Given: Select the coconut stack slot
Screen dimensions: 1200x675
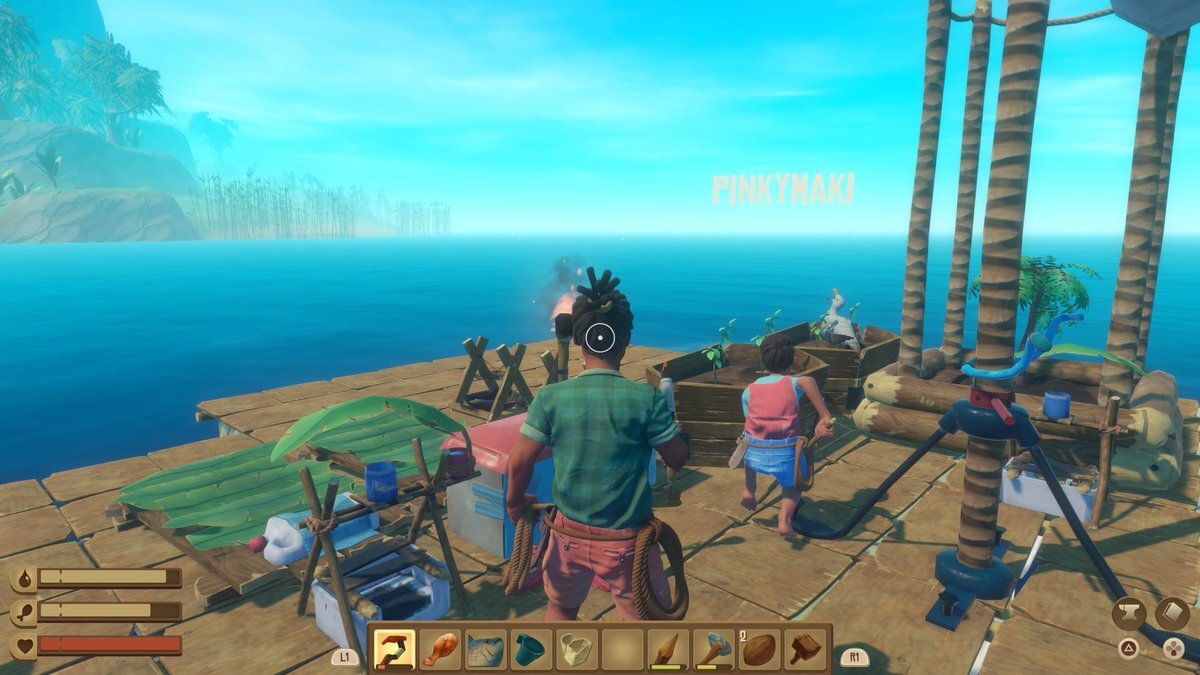Looking at the screenshot, I should [x=761, y=650].
